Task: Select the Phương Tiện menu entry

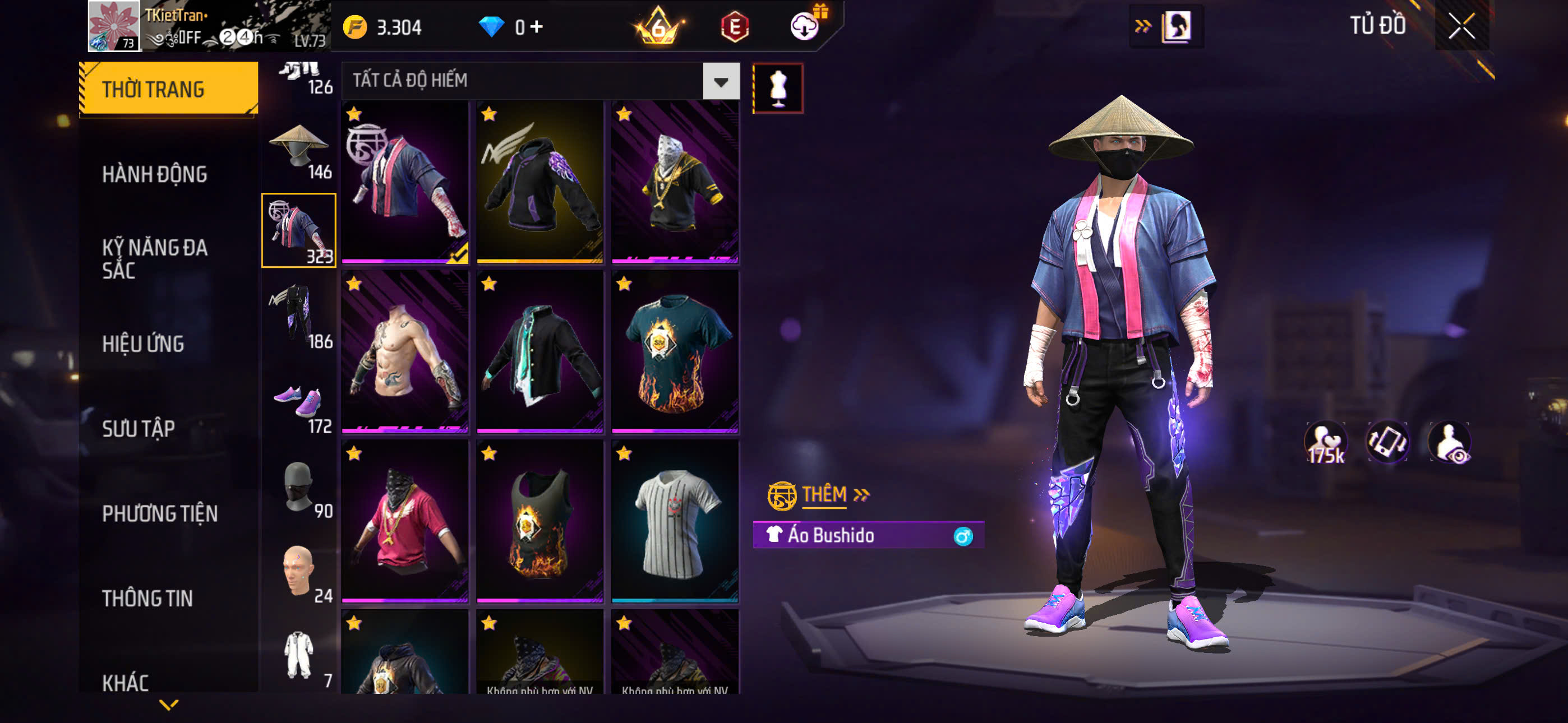Action: [159, 513]
